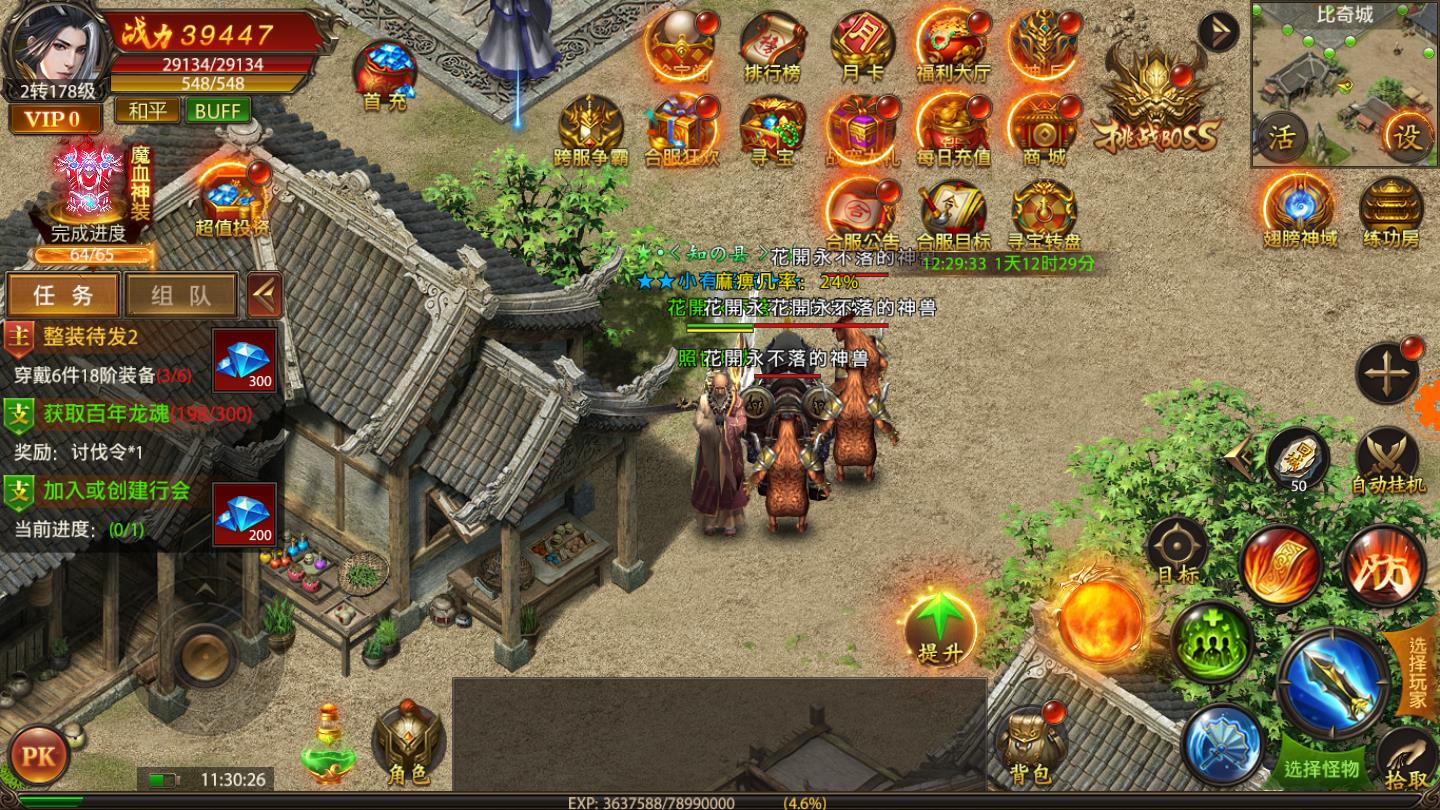Collapse top icon tray with white arrow
The width and height of the screenshot is (1440, 810).
coord(1217,31)
